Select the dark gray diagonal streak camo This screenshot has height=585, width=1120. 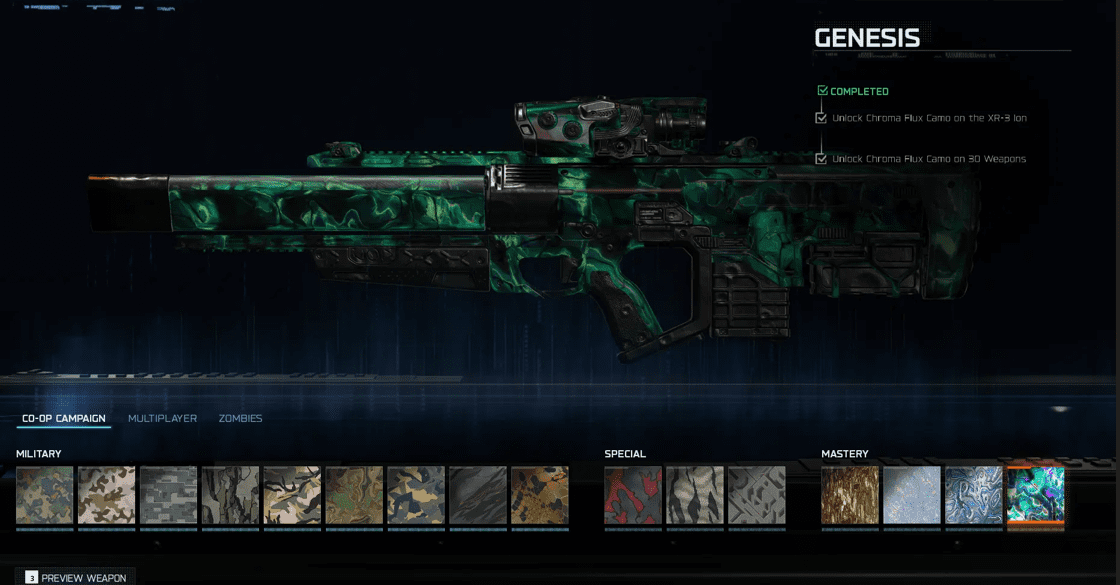(x=478, y=495)
